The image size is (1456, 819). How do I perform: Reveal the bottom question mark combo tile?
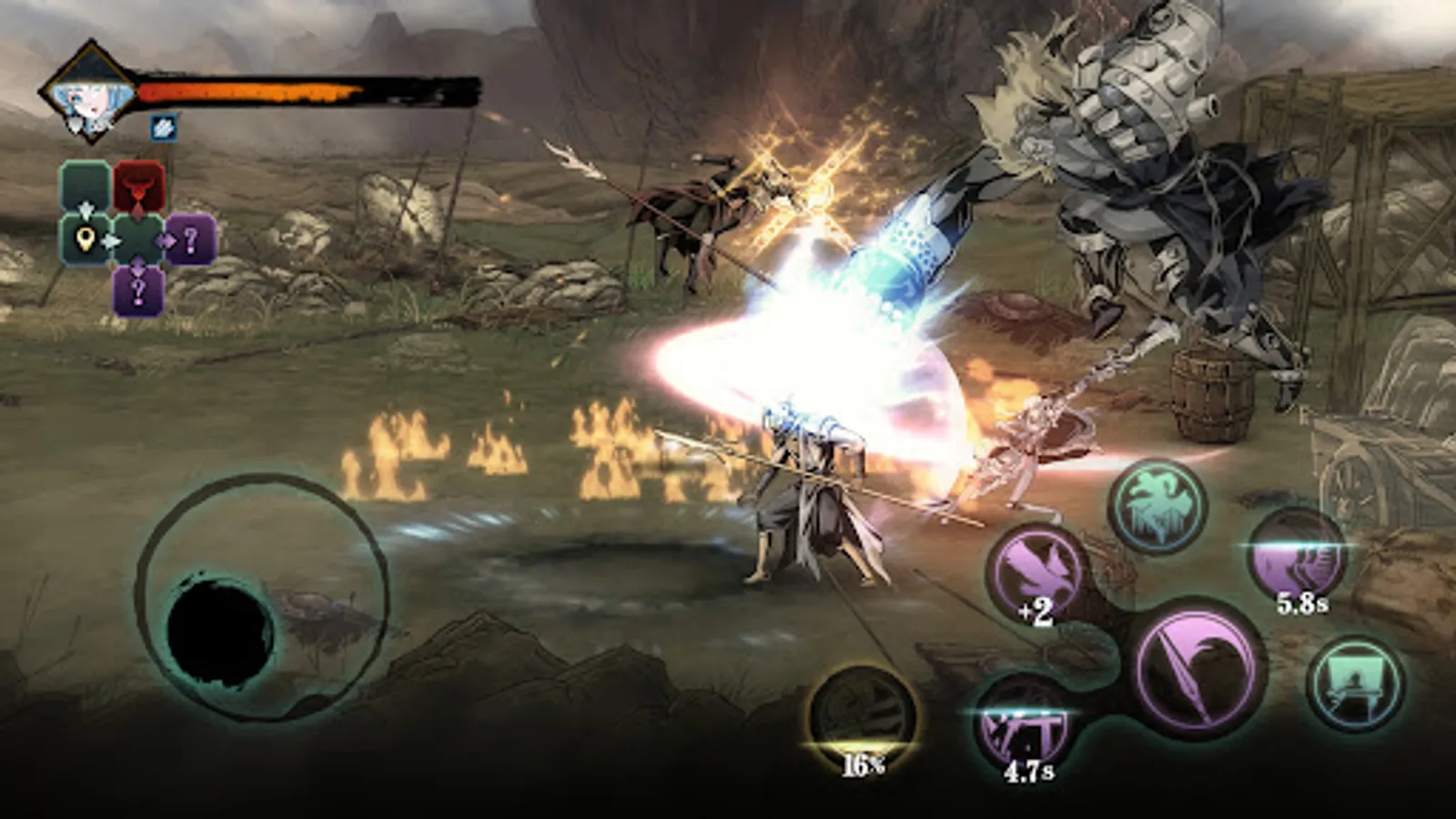[x=138, y=289]
